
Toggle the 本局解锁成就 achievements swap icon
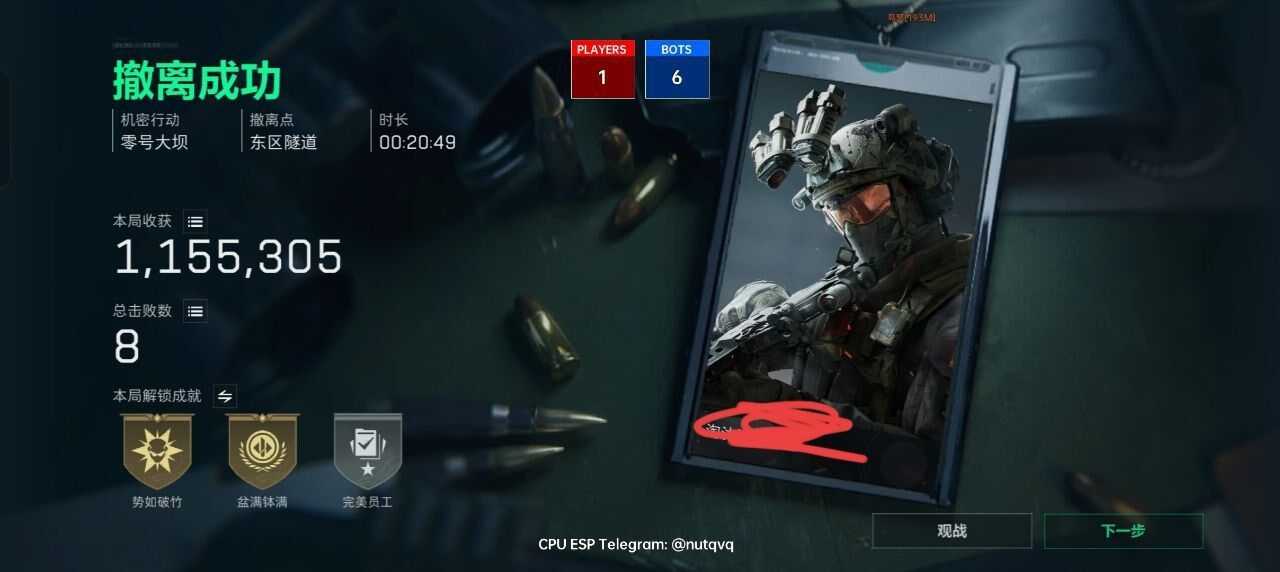click(x=225, y=396)
